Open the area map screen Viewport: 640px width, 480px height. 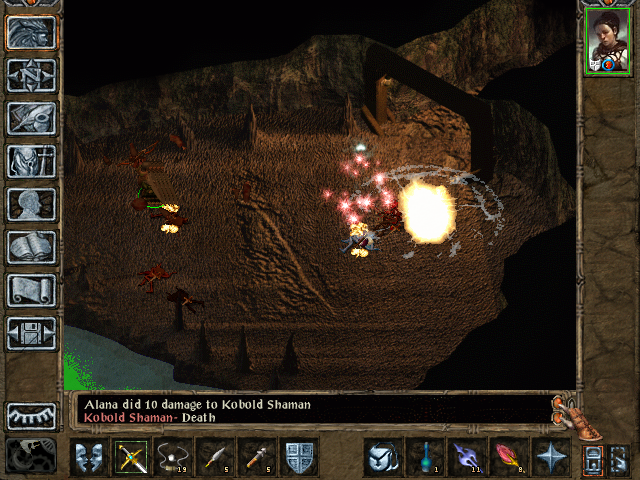31,74
